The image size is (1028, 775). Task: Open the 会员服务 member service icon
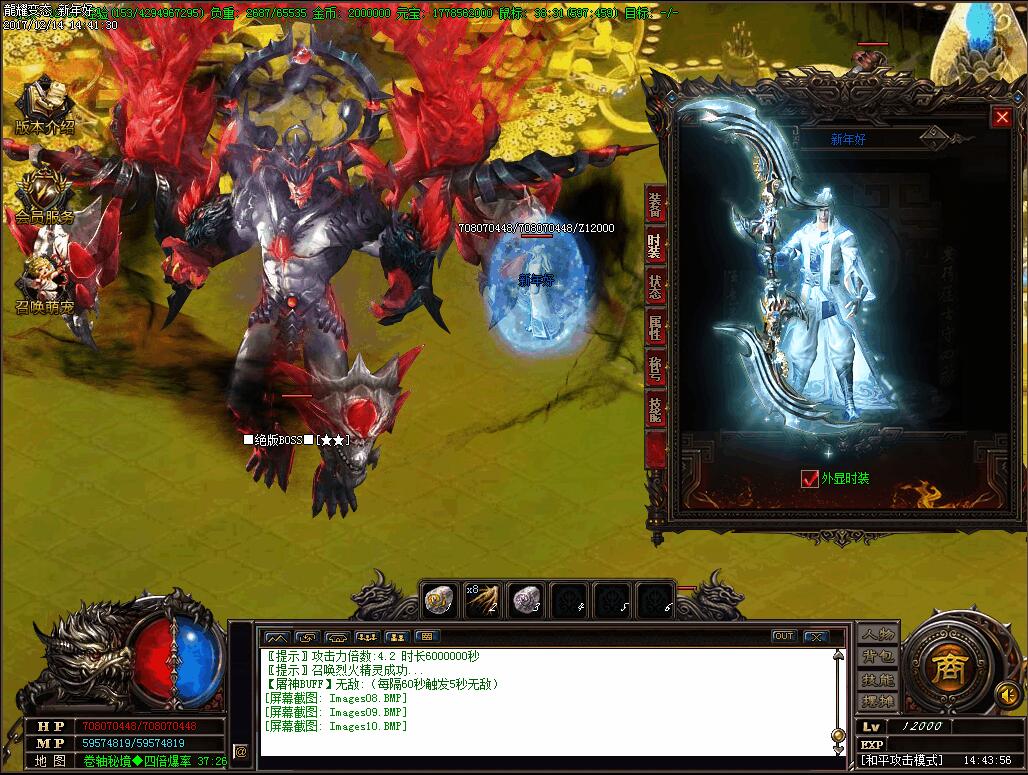coord(44,194)
